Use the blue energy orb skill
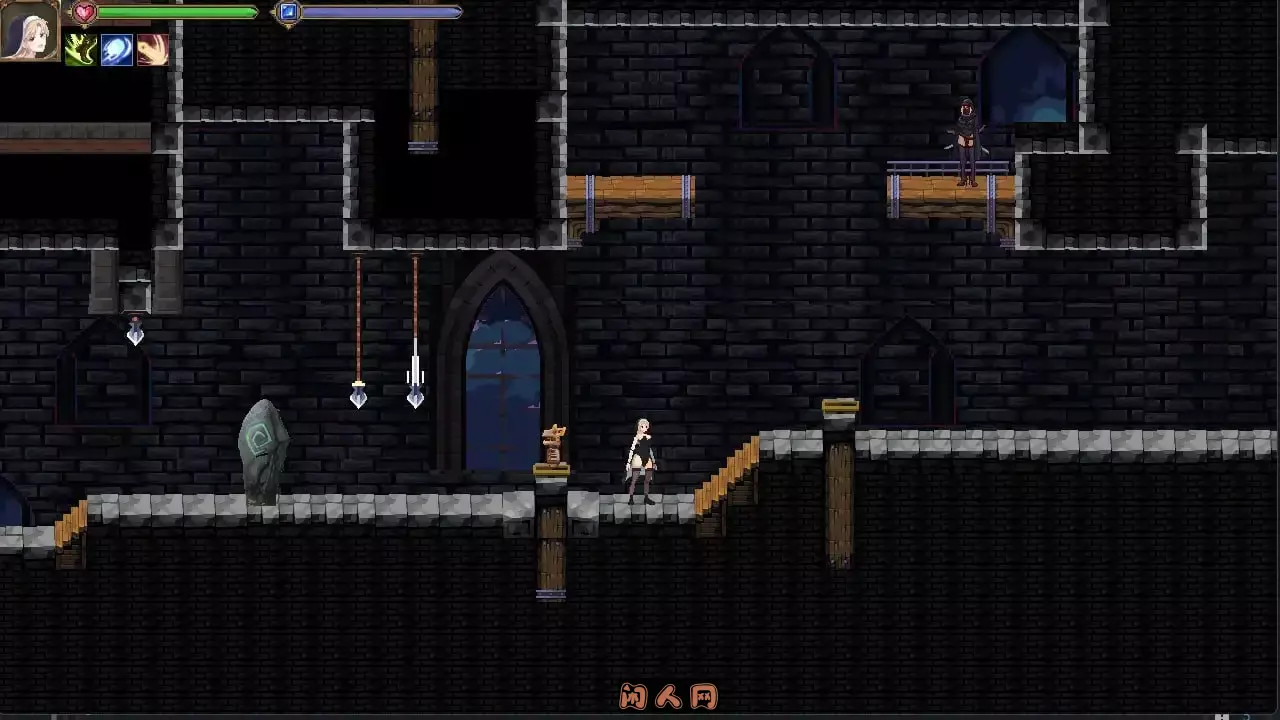The height and width of the screenshot is (720, 1280). 116,50
